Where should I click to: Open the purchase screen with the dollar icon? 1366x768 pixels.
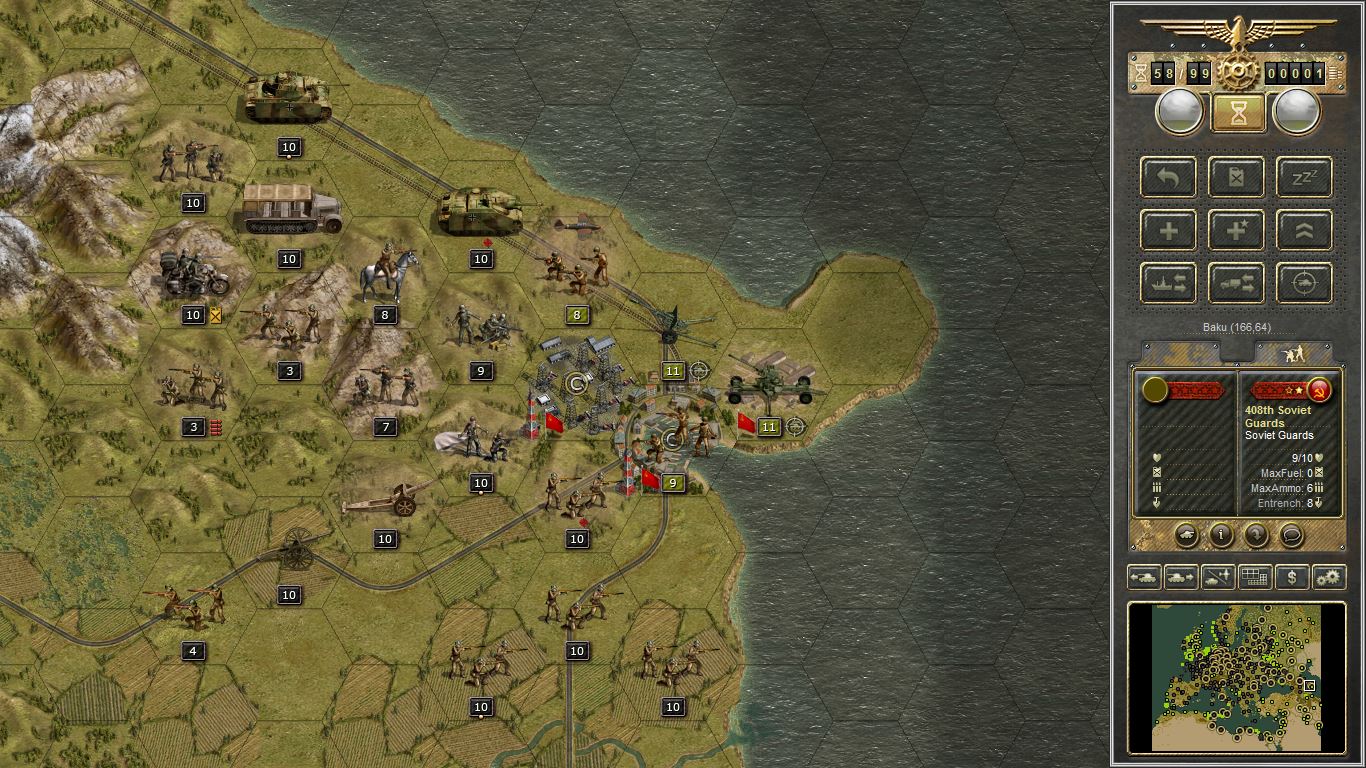tap(1292, 577)
